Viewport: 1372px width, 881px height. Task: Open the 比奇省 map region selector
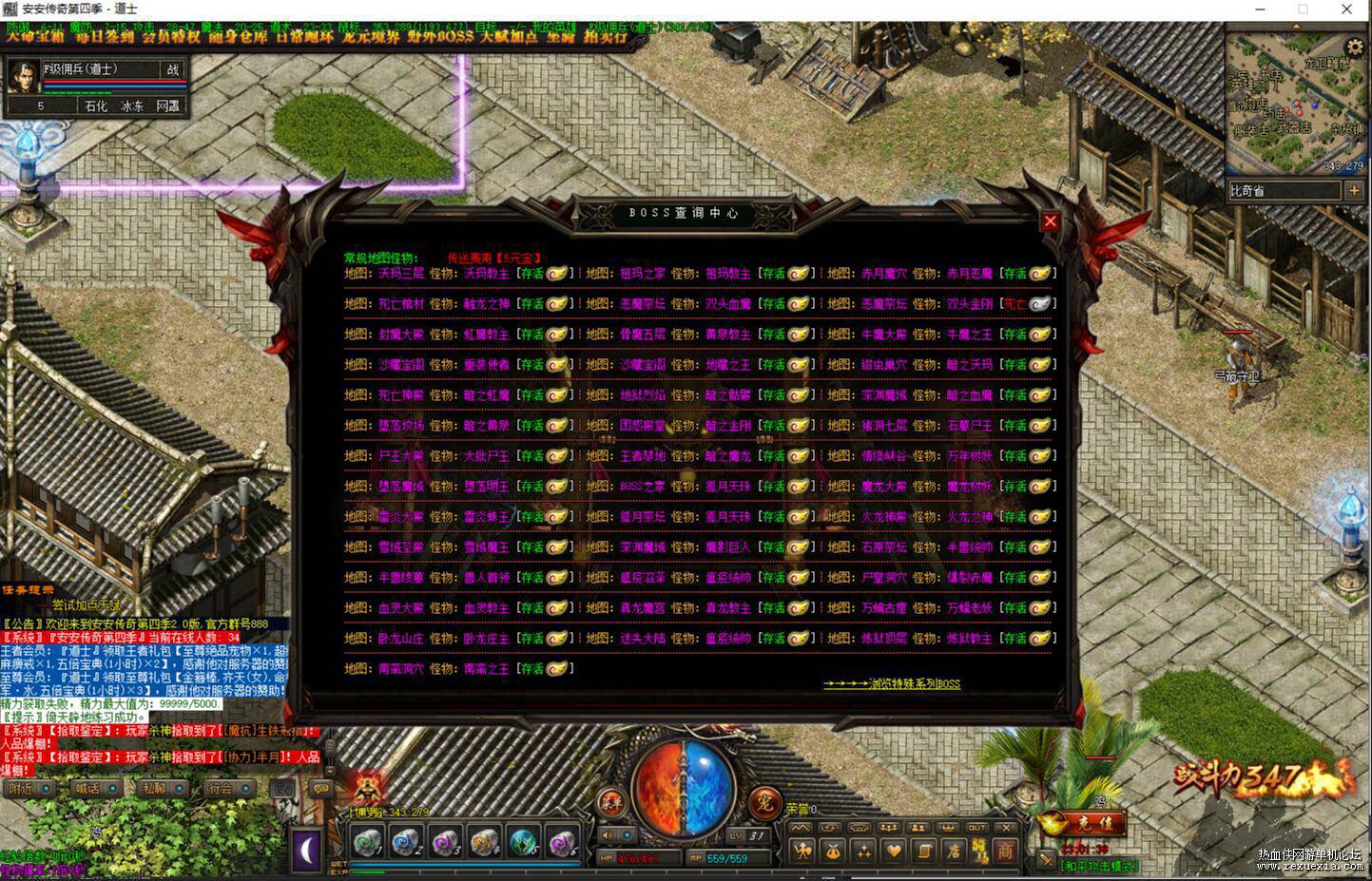[x=1284, y=190]
